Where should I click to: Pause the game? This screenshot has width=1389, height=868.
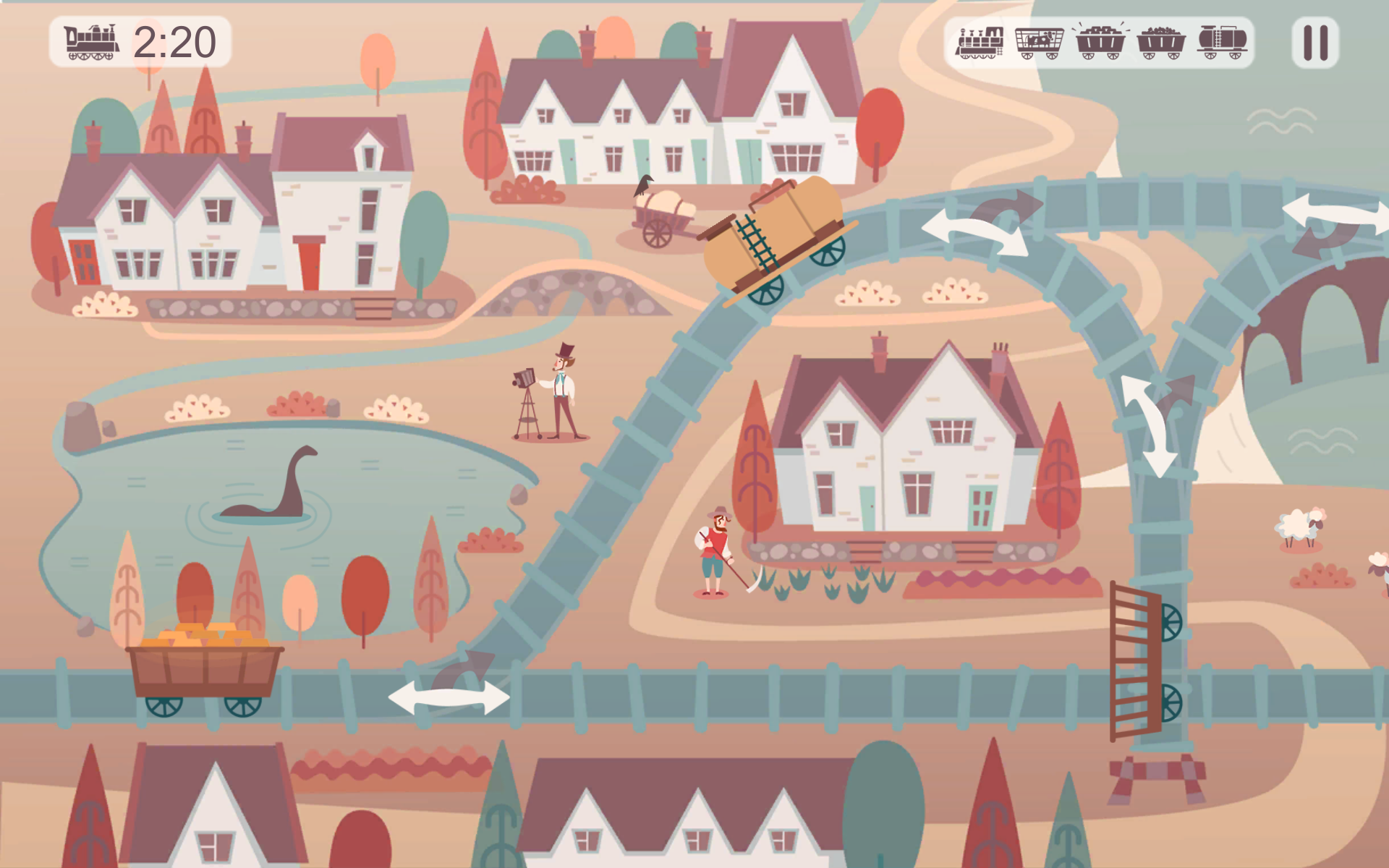point(1314,43)
